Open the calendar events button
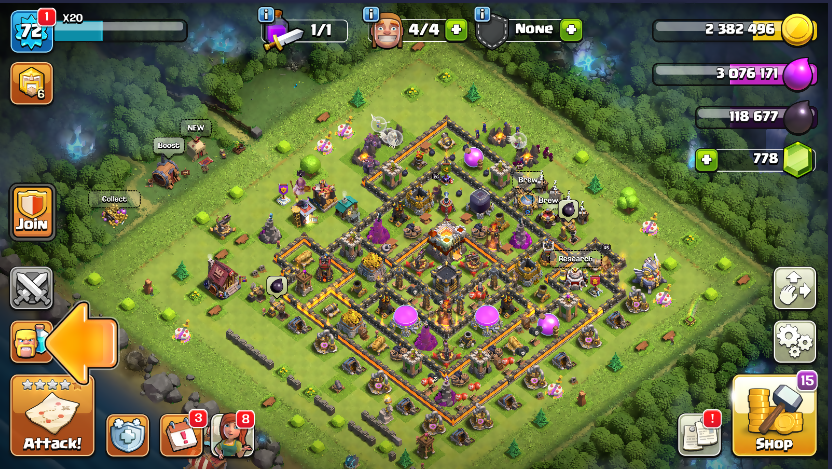The image size is (832, 469). point(181,435)
